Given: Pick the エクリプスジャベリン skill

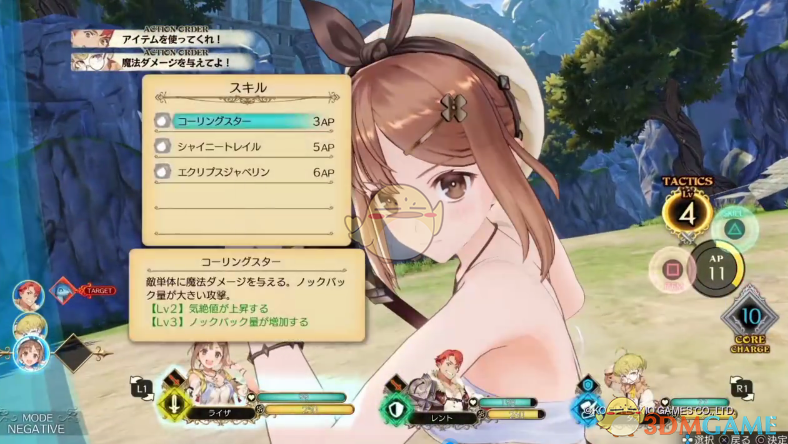Looking at the screenshot, I should click(243, 172).
